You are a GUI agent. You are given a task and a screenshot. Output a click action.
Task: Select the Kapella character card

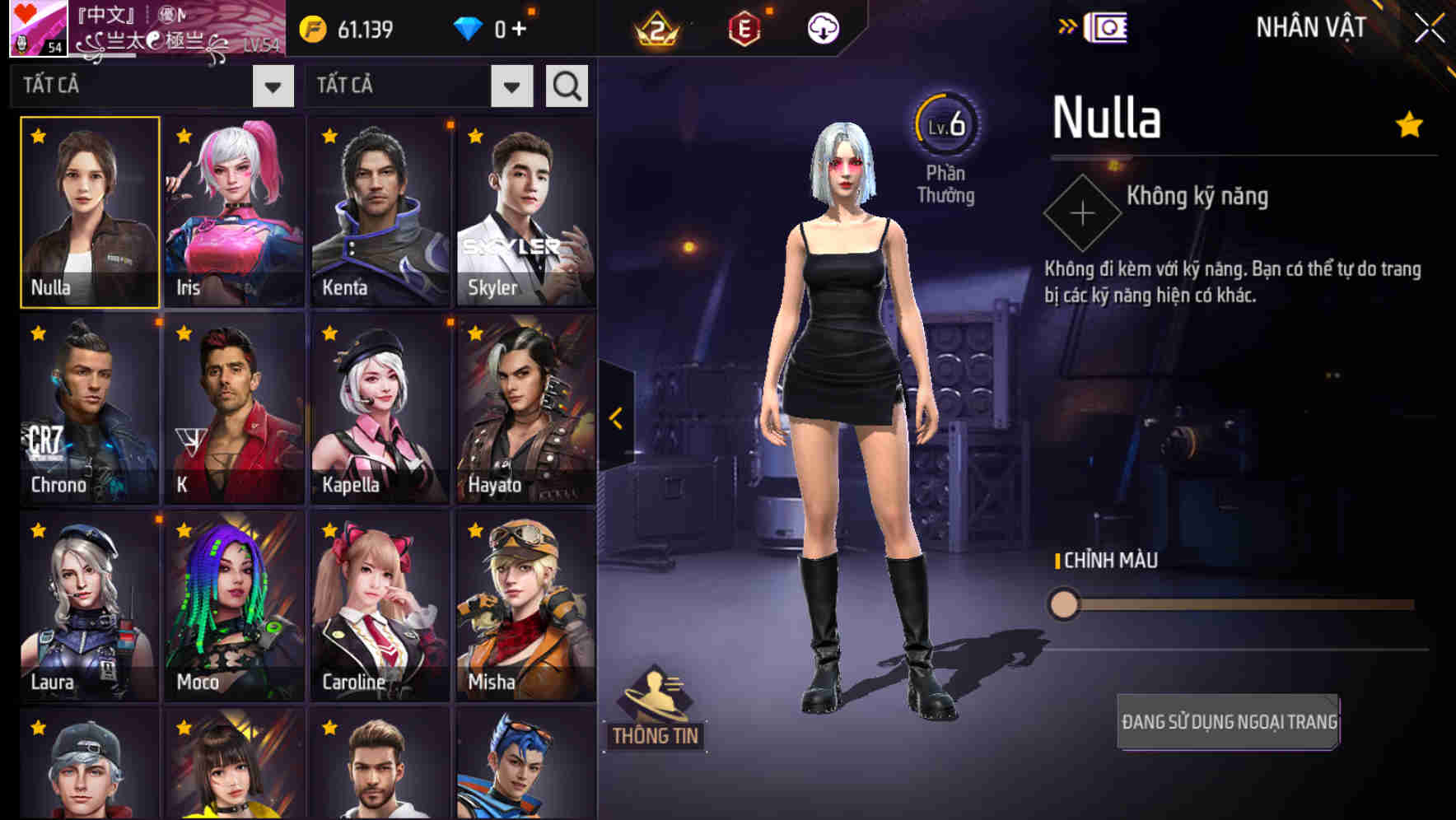tap(379, 409)
